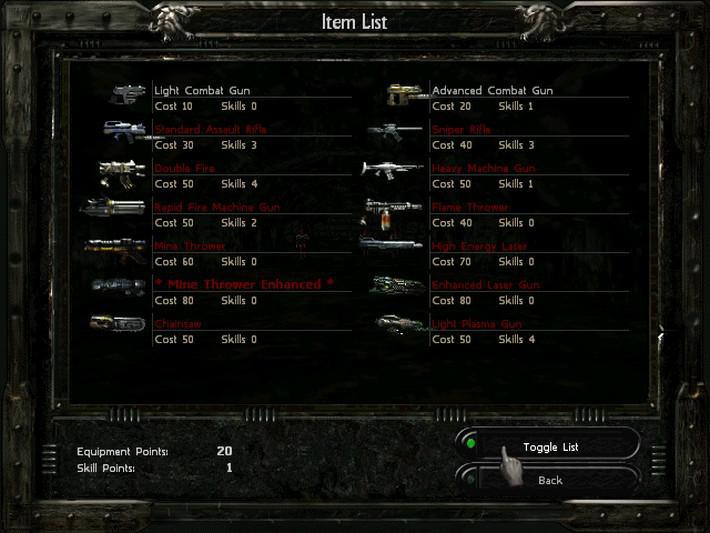Pick the Standard Assault Rifle row
This screenshot has width=710, height=533.
coord(210,130)
